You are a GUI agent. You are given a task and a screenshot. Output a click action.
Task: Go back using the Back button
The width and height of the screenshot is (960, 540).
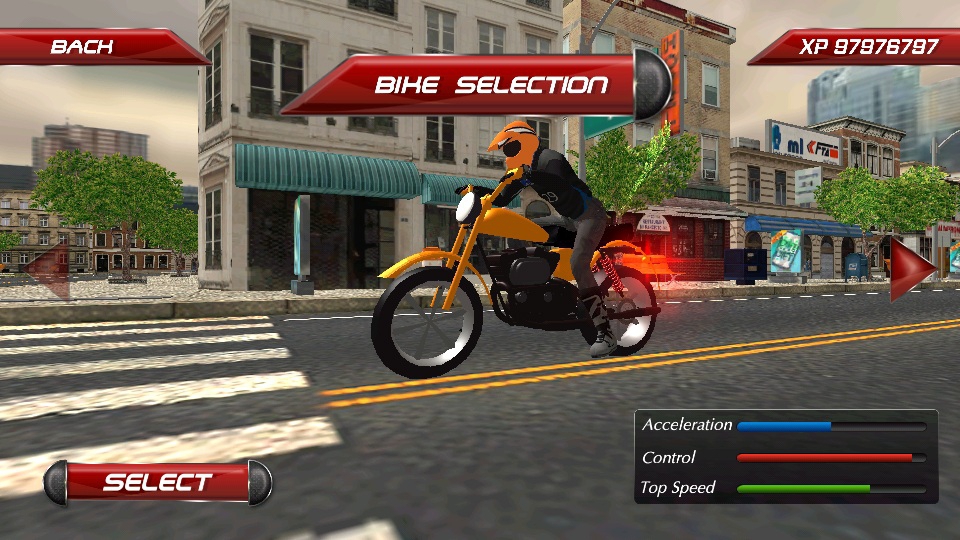click(x=83, y=47)
